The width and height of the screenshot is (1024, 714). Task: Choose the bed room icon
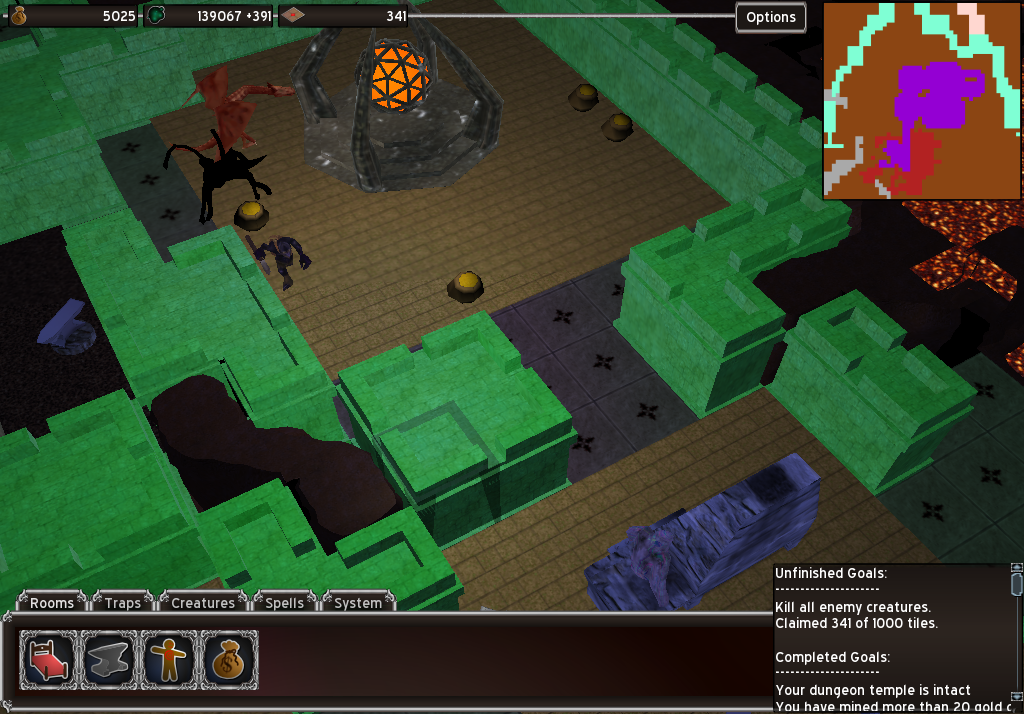pos(49,660)
